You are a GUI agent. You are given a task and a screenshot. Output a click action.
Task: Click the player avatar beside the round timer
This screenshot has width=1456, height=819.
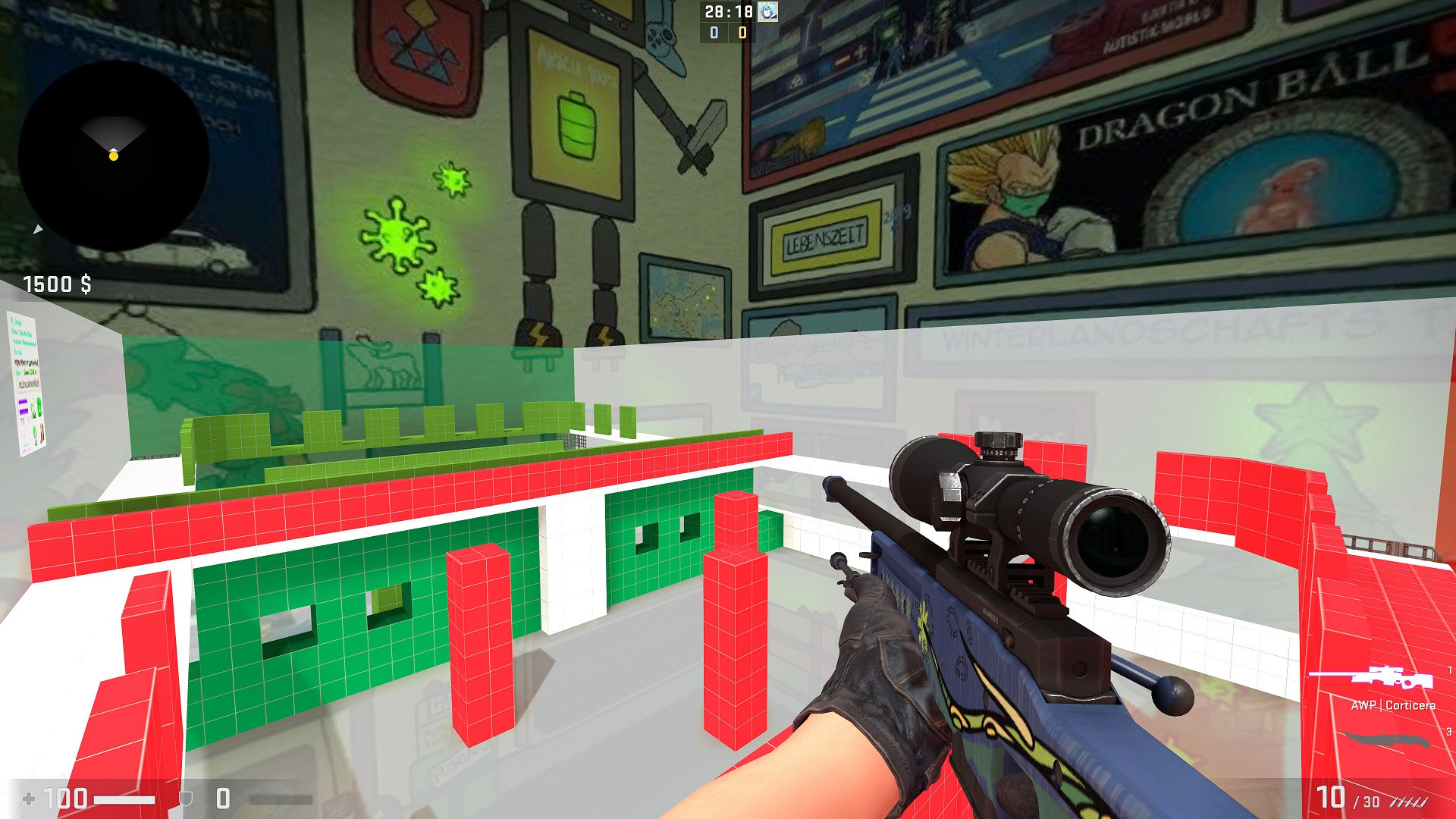click(766, 12)
